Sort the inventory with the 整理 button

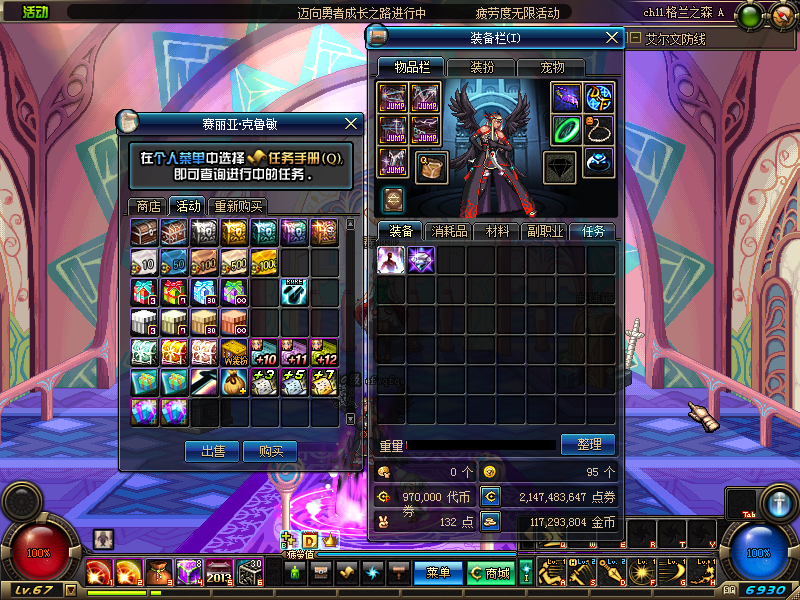[588, 444]
